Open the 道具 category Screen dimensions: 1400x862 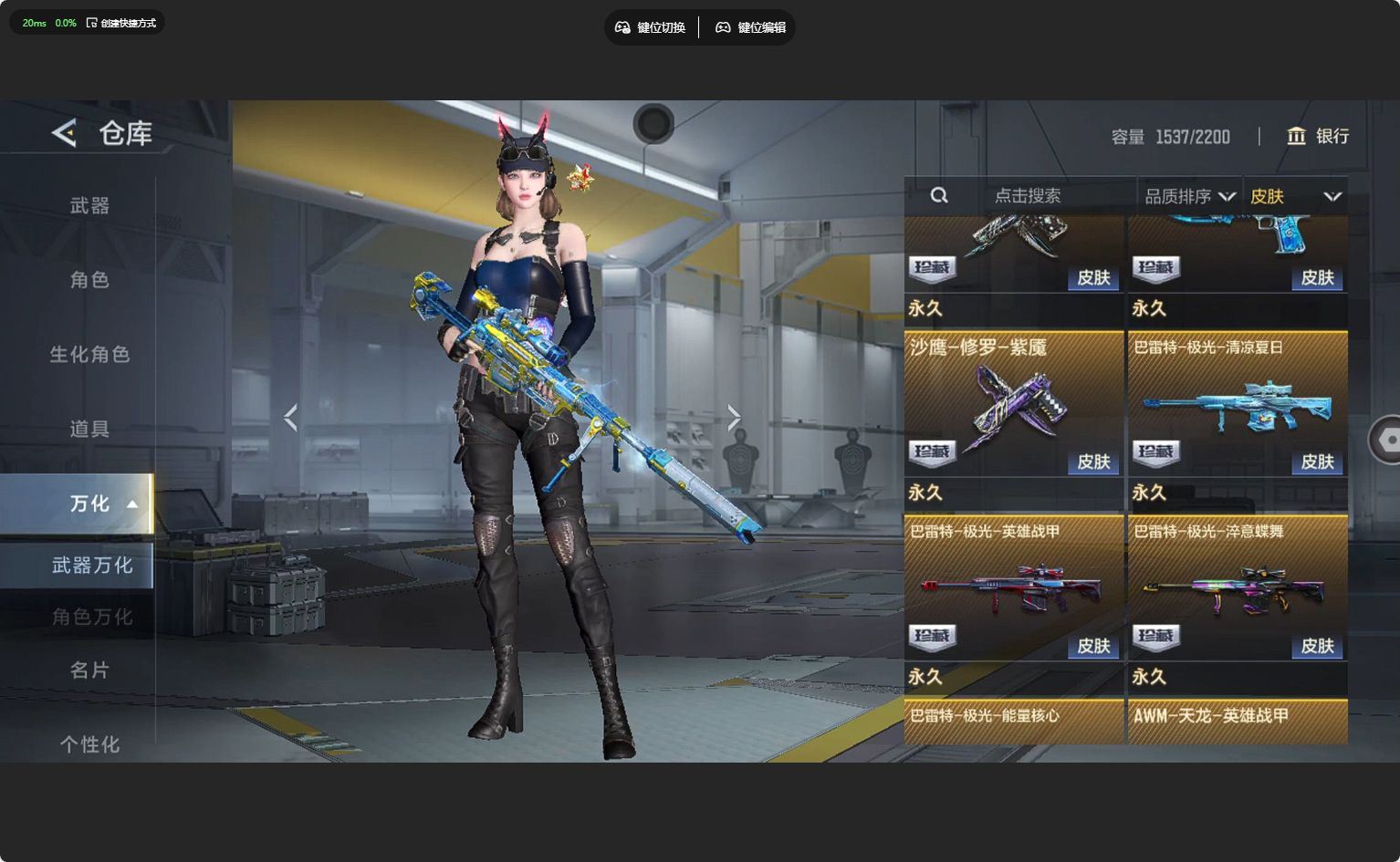(x=89, y=429)
